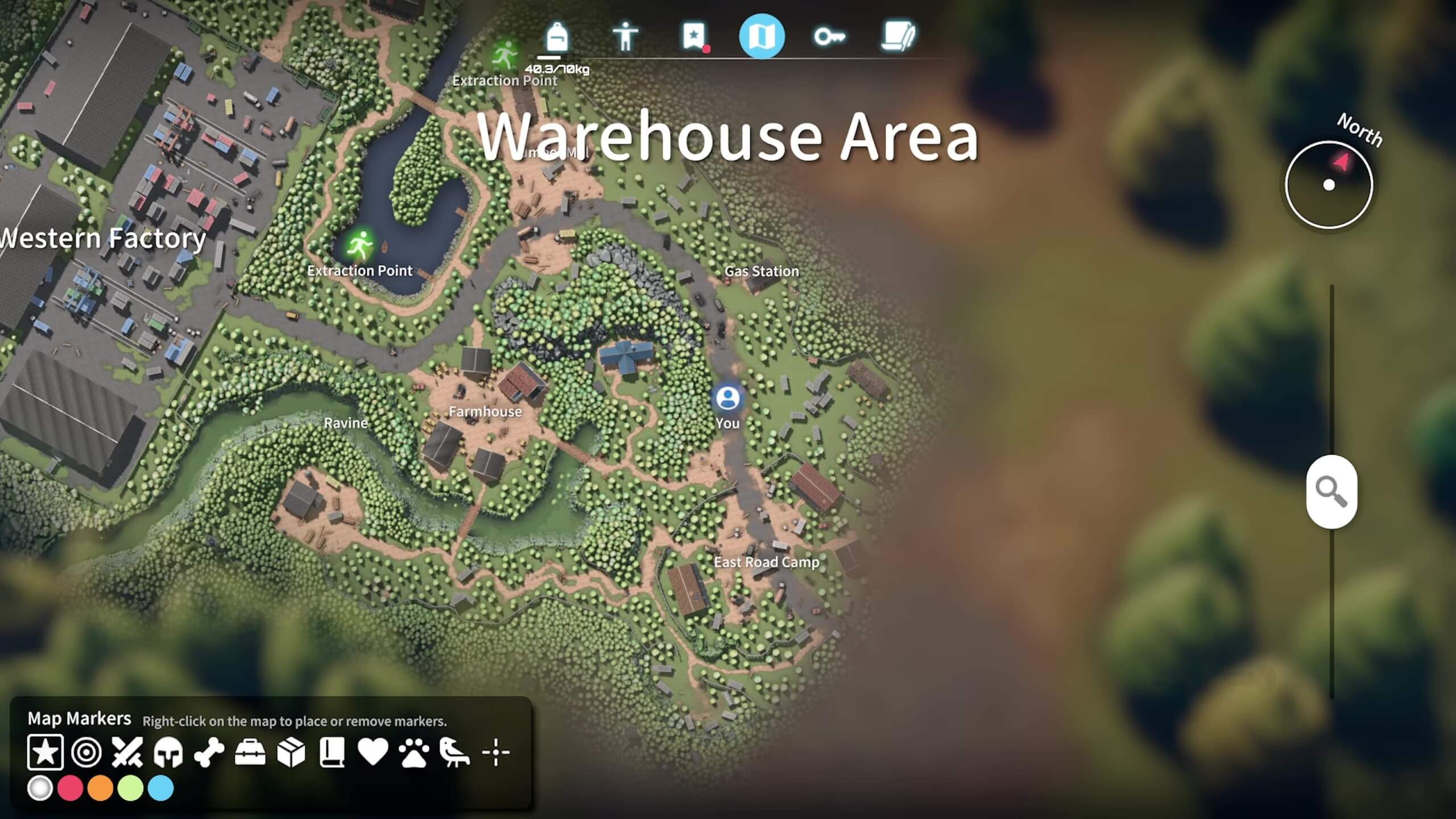This screenshot has width=1456, height=819.
Task: Click the North compass dial
Action: 1329,185
